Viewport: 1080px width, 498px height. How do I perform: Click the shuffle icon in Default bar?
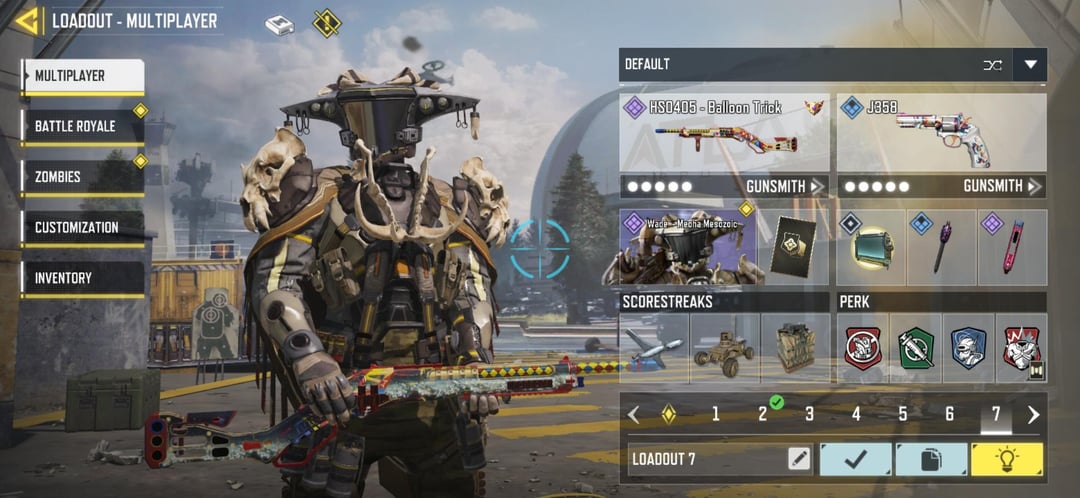[x=992, y=66]
